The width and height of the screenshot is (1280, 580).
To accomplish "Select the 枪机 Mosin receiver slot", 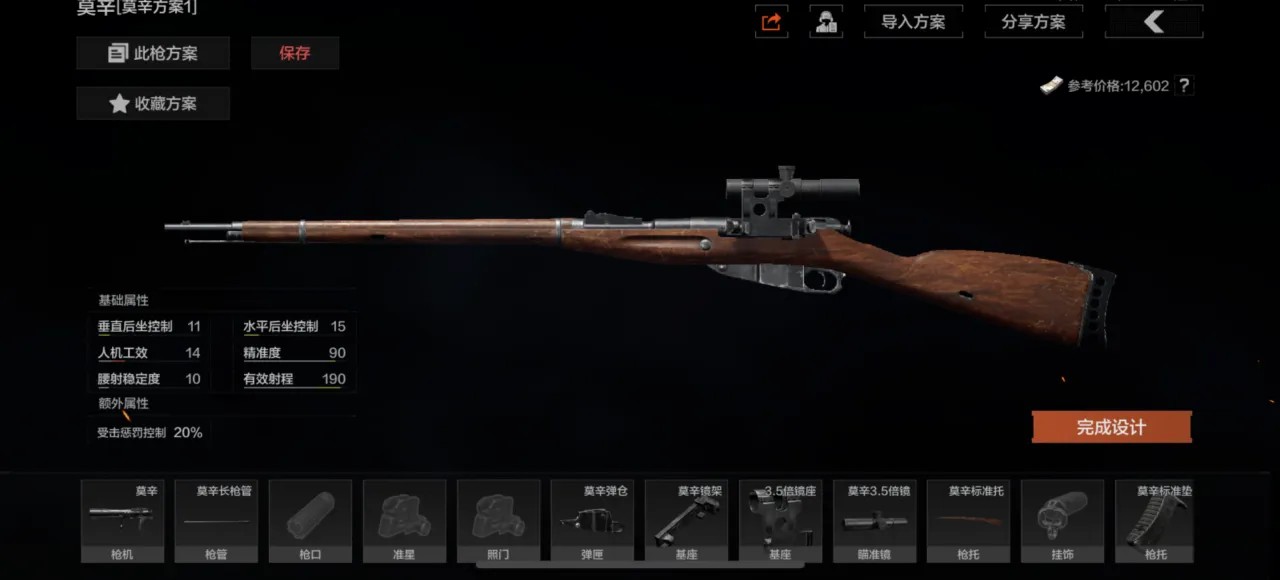I will coord(122,521).
